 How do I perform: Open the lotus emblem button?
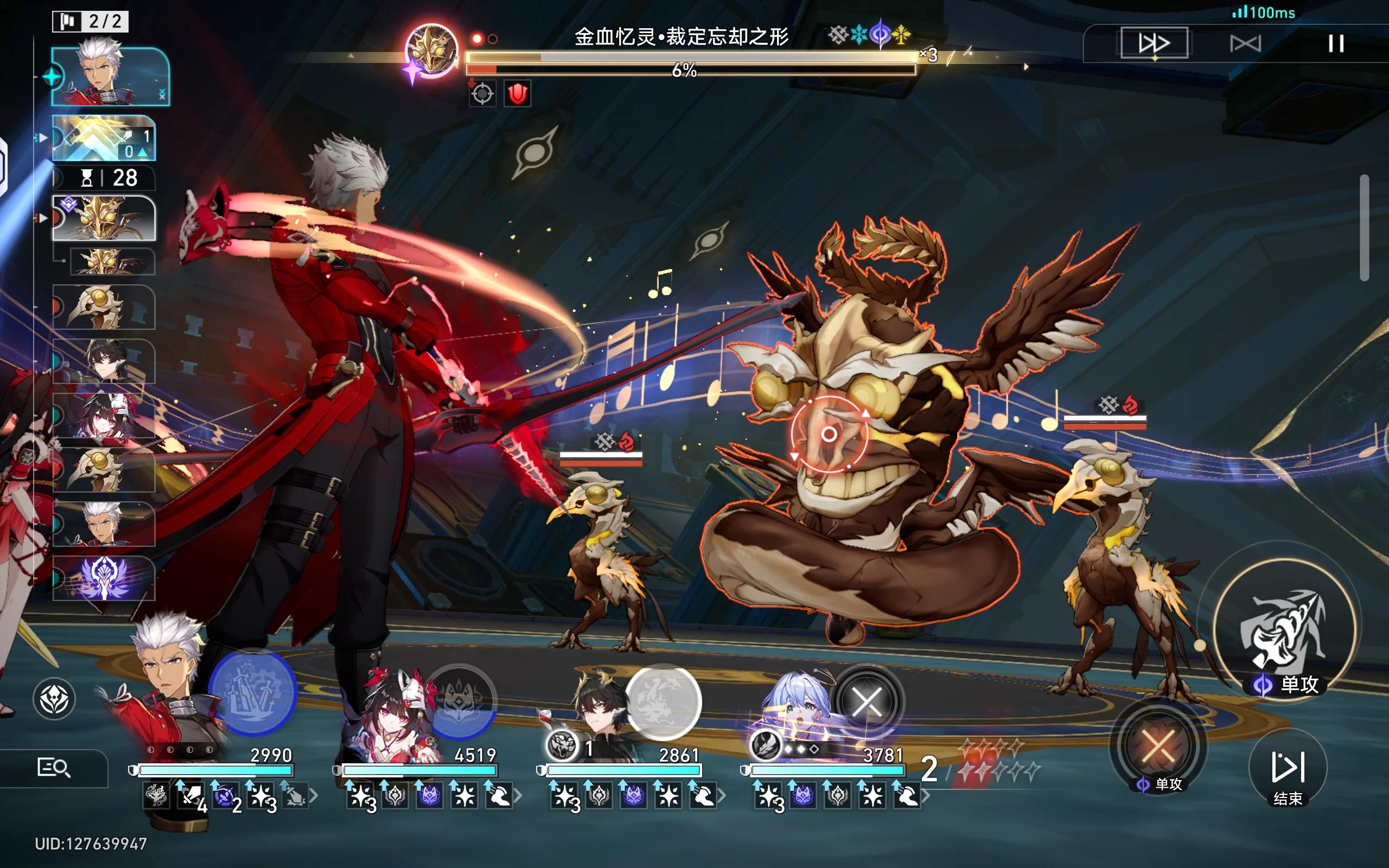pyautogui.click(x=54, y=699)
